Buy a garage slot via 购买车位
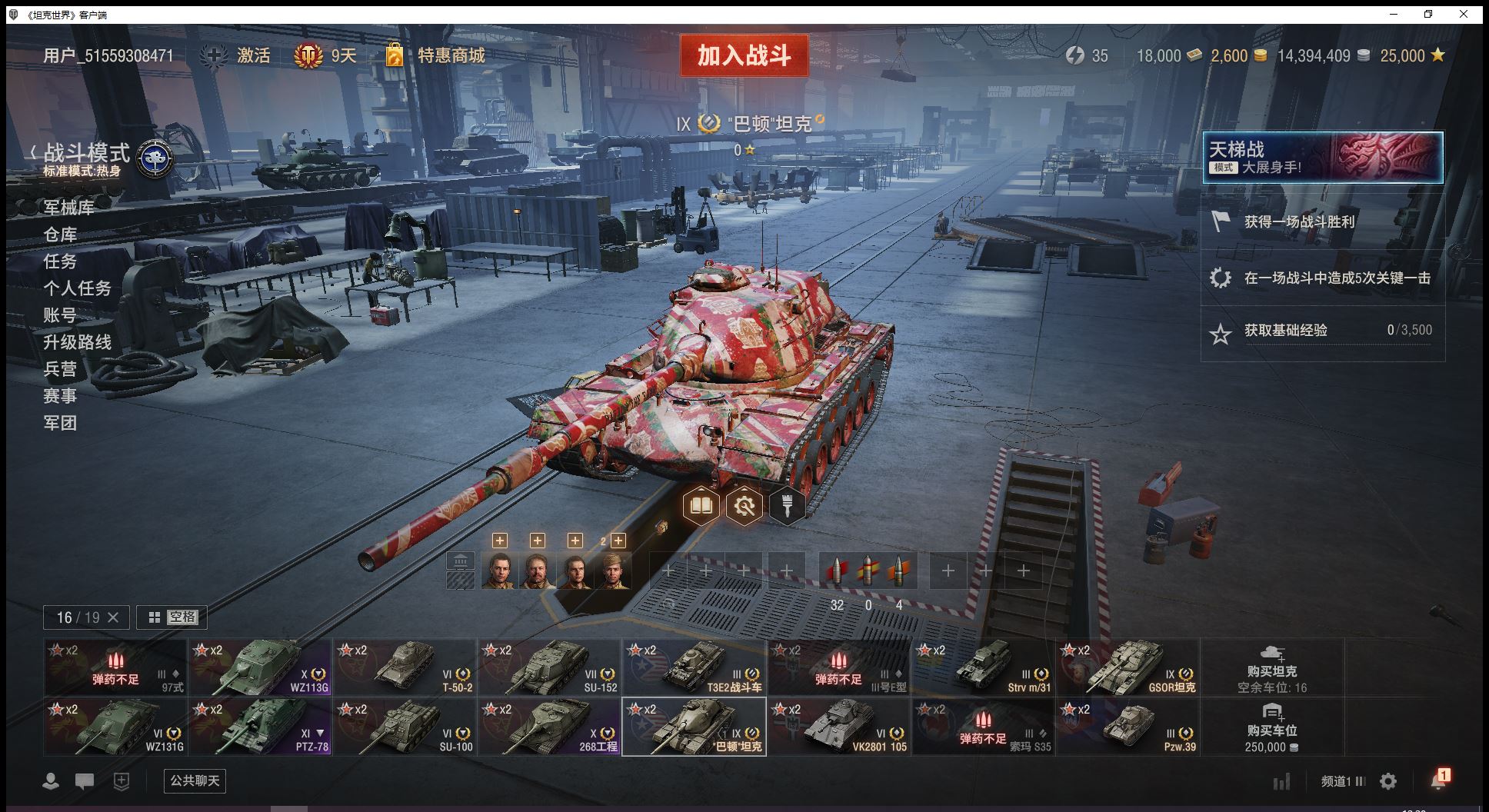Image resolution: width=1489 pixels, height=812 pixels. [x=1272, y=727]
